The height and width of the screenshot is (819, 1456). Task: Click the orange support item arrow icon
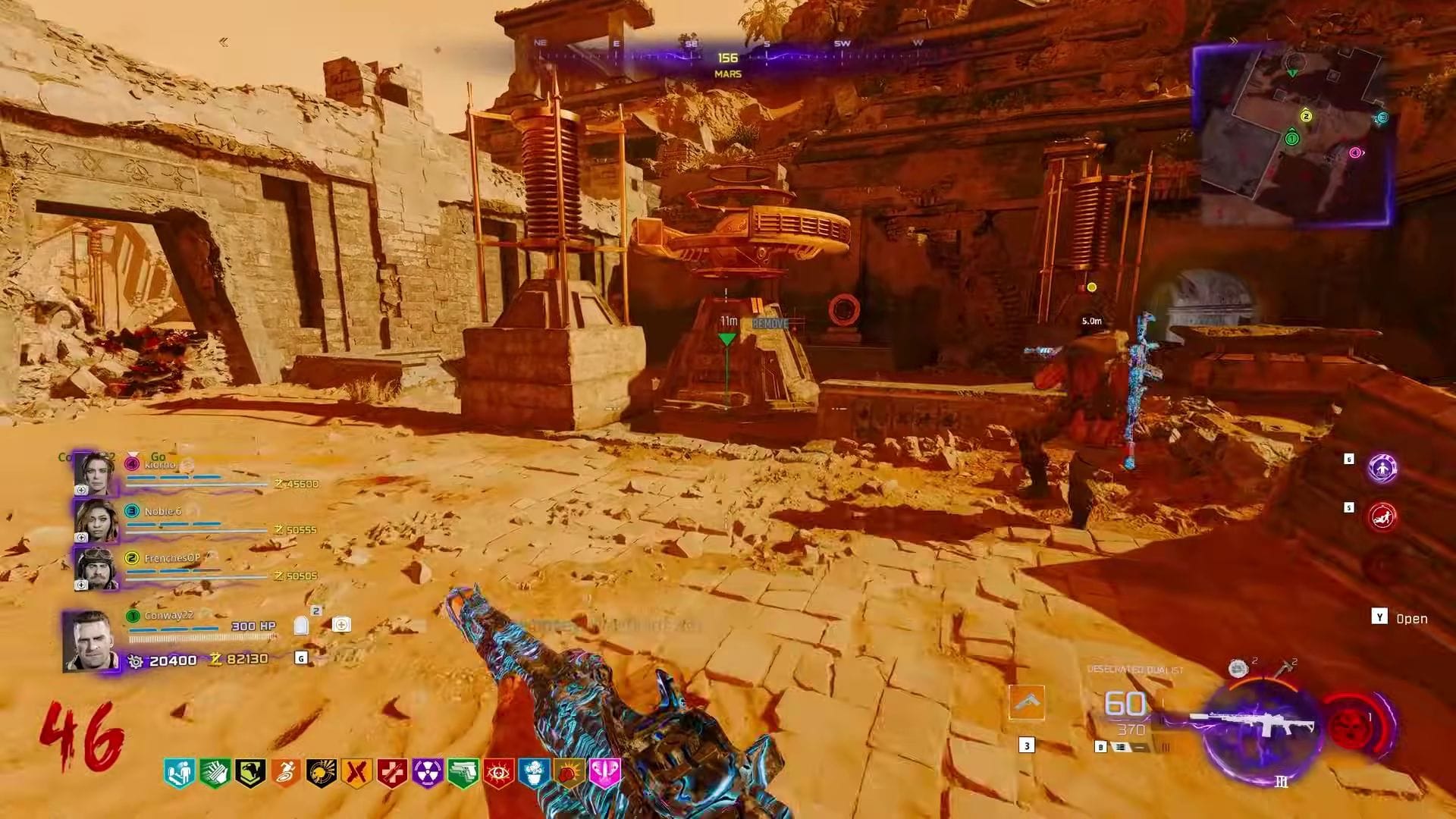1028,702
